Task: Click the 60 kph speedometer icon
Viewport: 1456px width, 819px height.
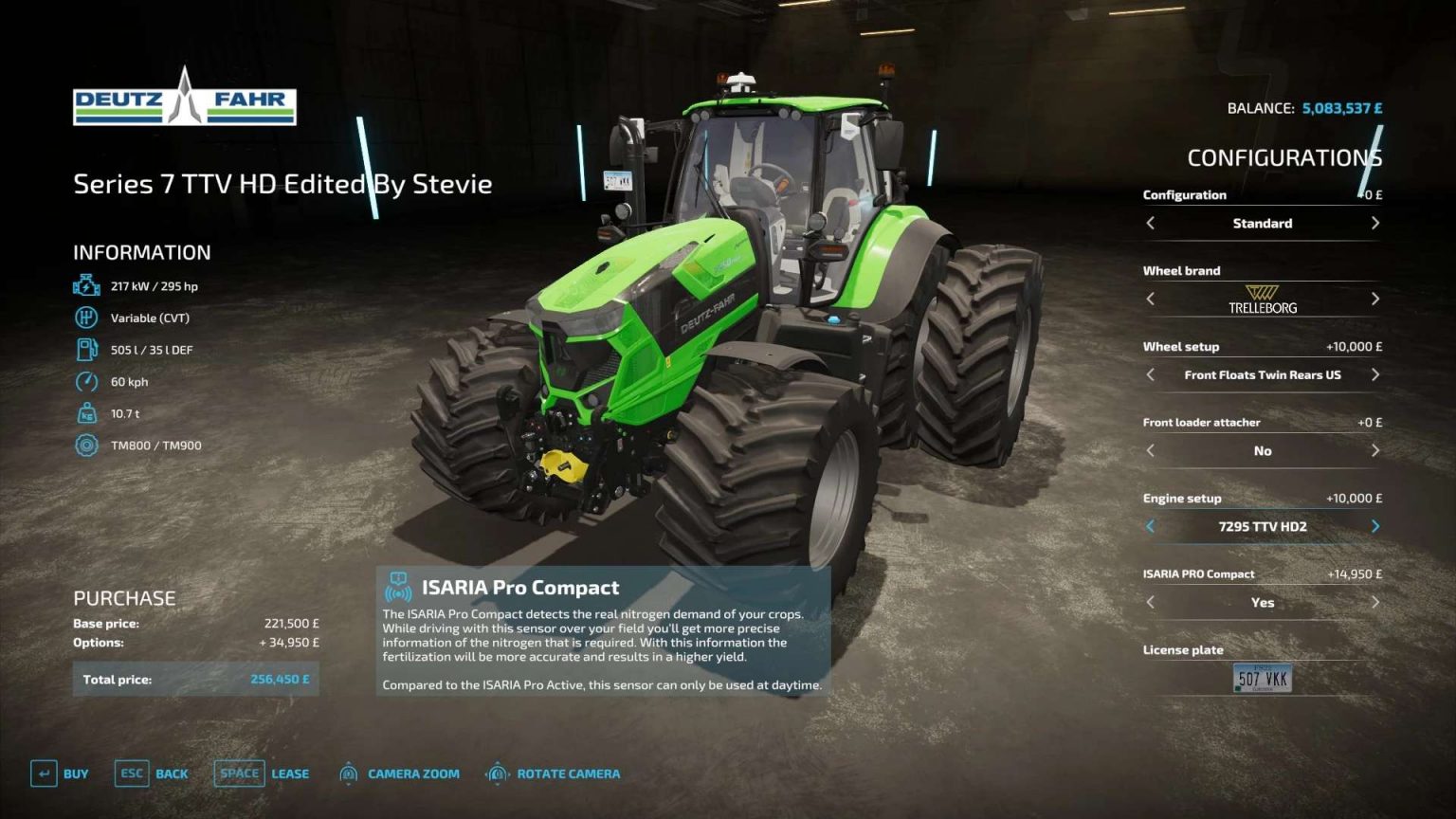Action: (x=86, y=381)
